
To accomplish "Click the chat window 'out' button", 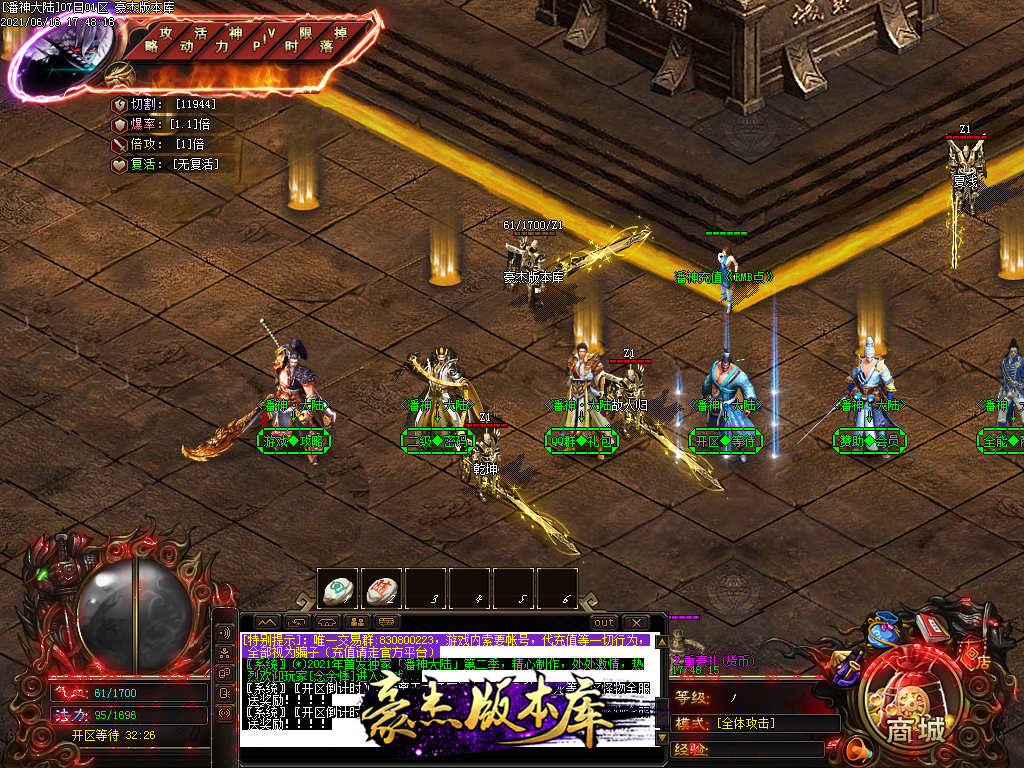I will point(604,623).
